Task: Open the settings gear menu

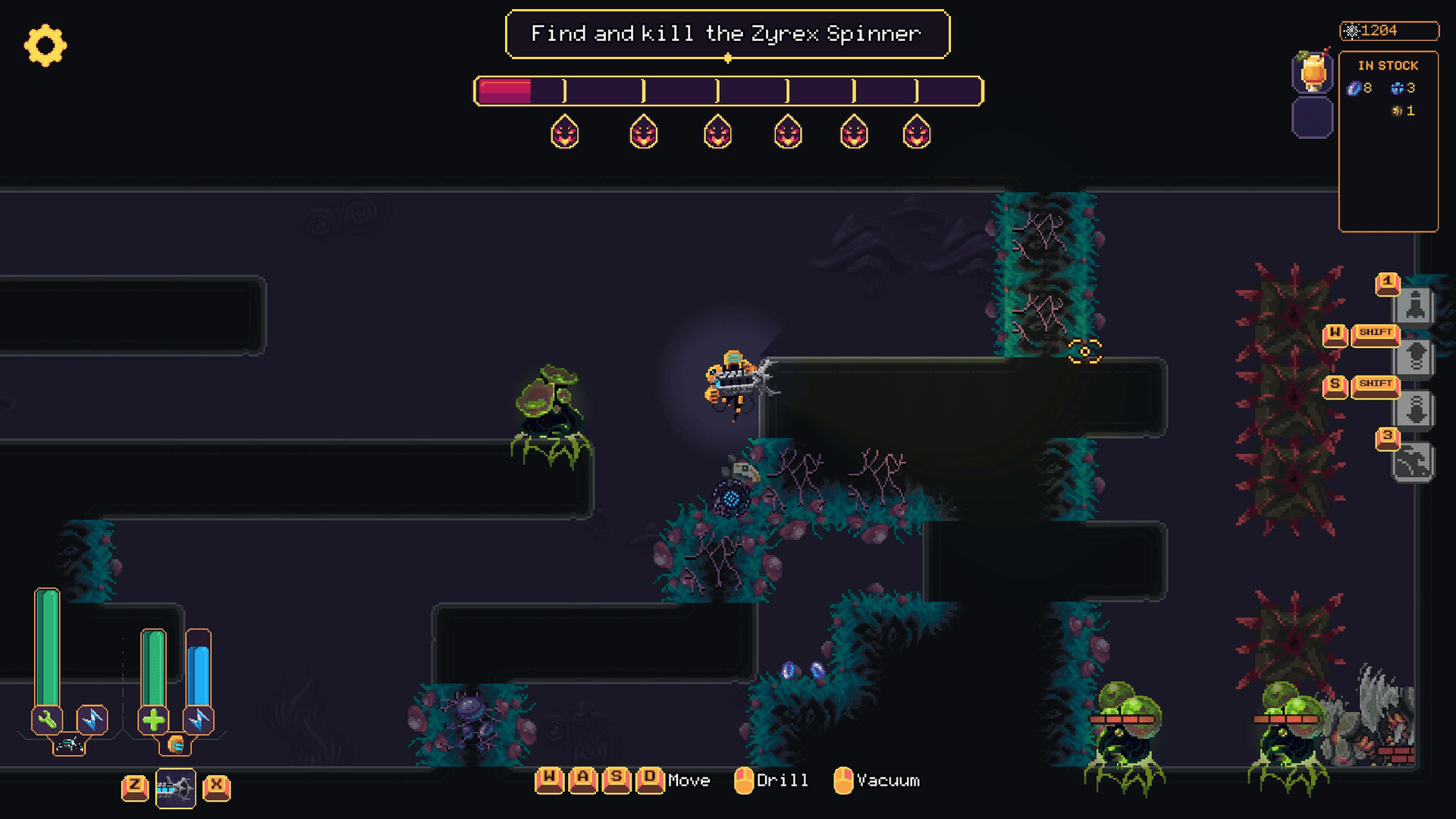Action: [45, 45]
